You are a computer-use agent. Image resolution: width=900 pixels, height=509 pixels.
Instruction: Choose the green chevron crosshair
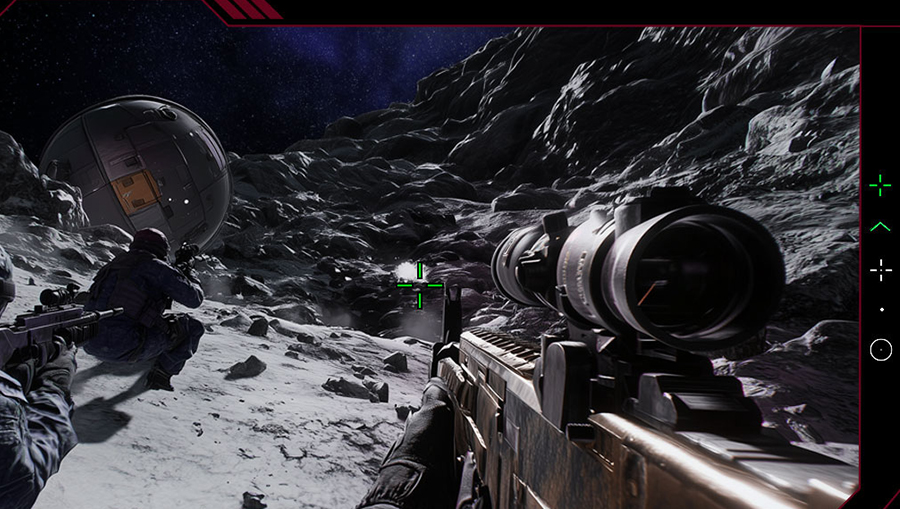(880, 228)
